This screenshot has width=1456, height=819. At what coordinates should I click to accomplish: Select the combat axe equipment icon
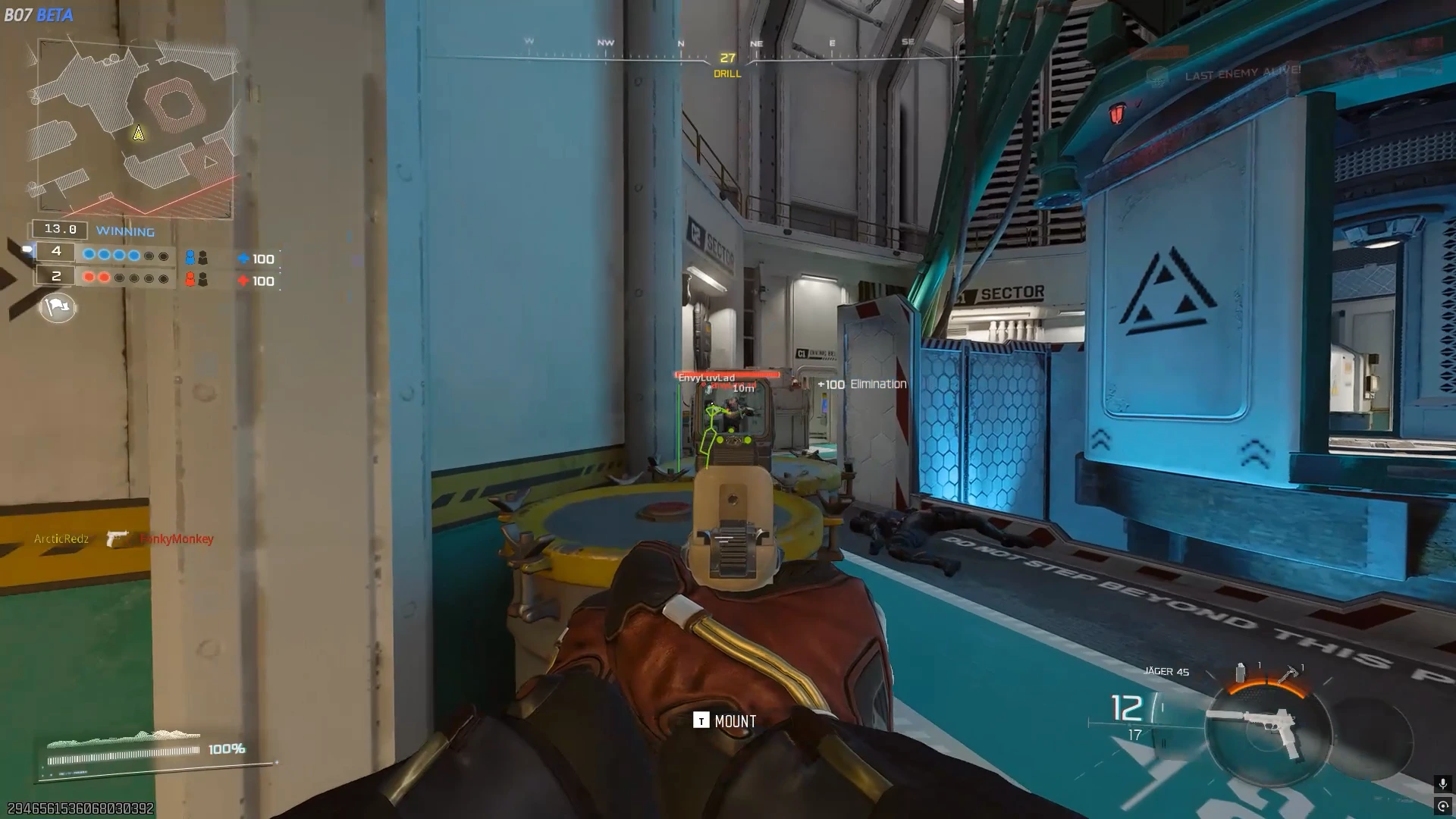1288,674
